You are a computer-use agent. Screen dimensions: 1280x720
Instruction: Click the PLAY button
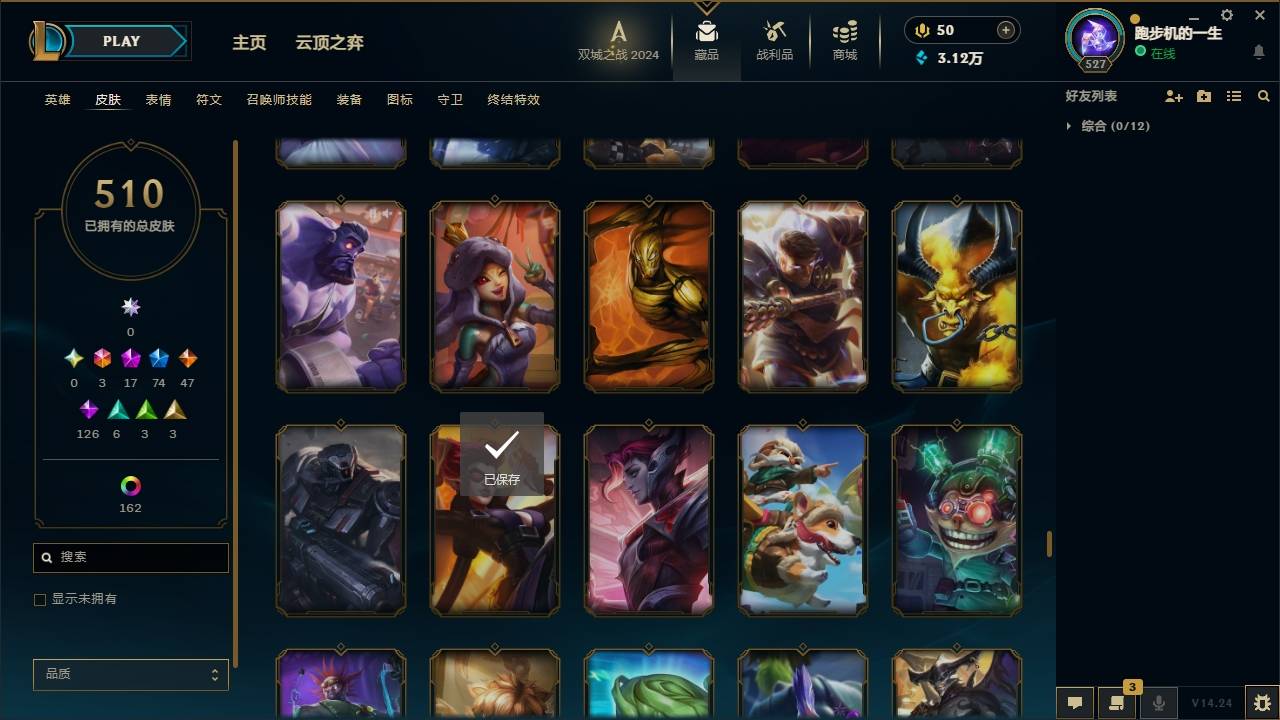121,41
